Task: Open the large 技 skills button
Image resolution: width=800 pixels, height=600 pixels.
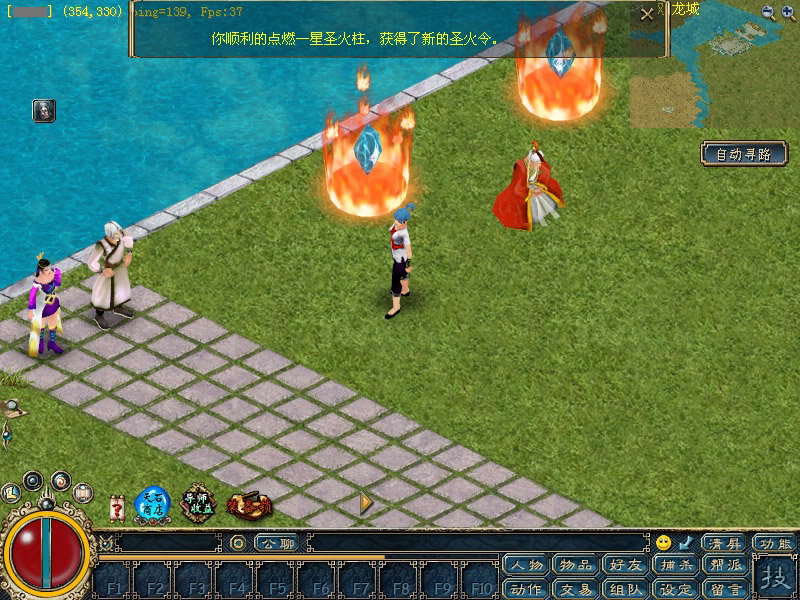Action: (x=774, y=577)
